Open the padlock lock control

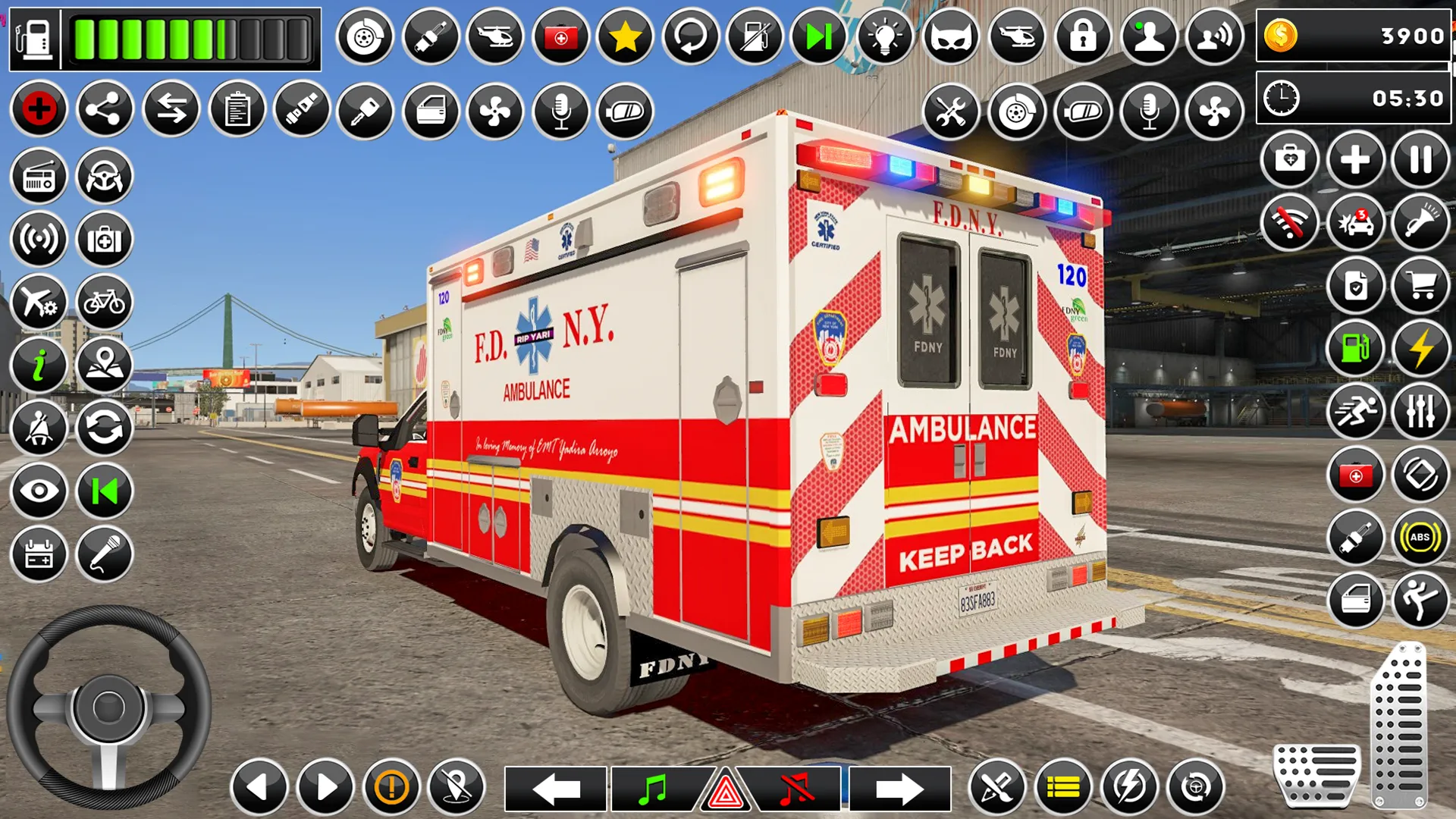1083,36
